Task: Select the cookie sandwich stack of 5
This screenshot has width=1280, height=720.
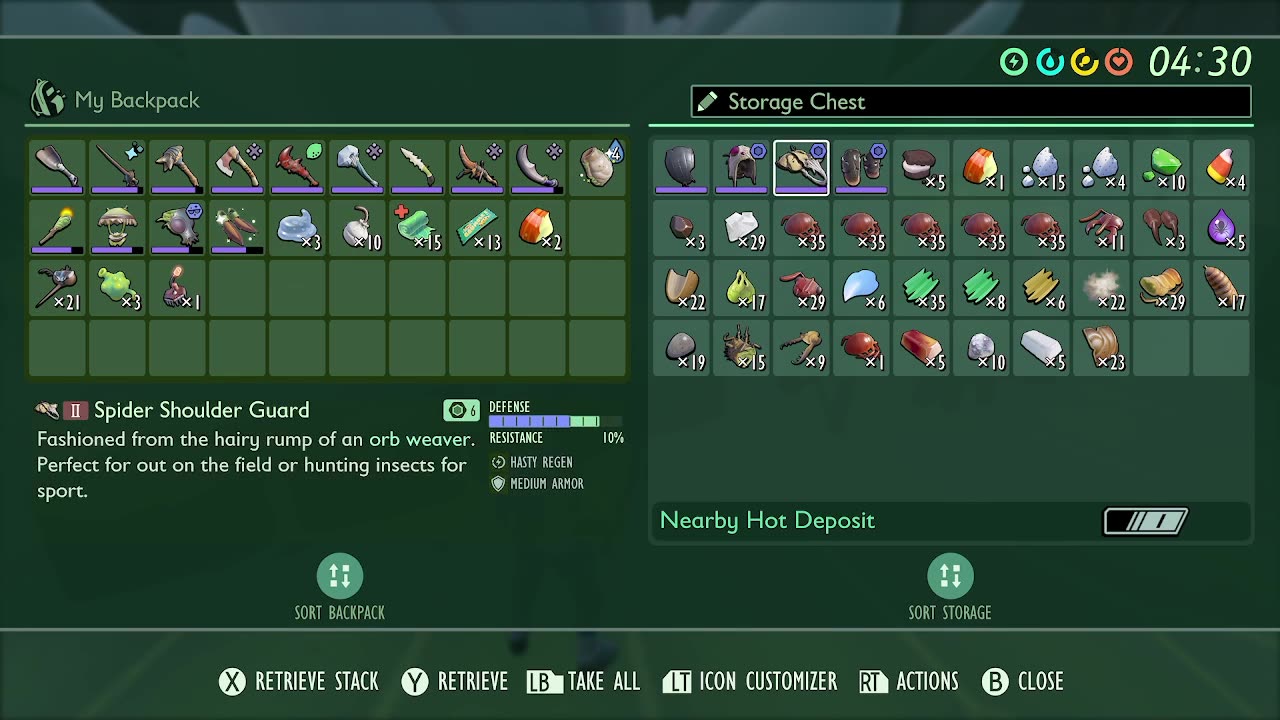Action: [x=921, y=168]
